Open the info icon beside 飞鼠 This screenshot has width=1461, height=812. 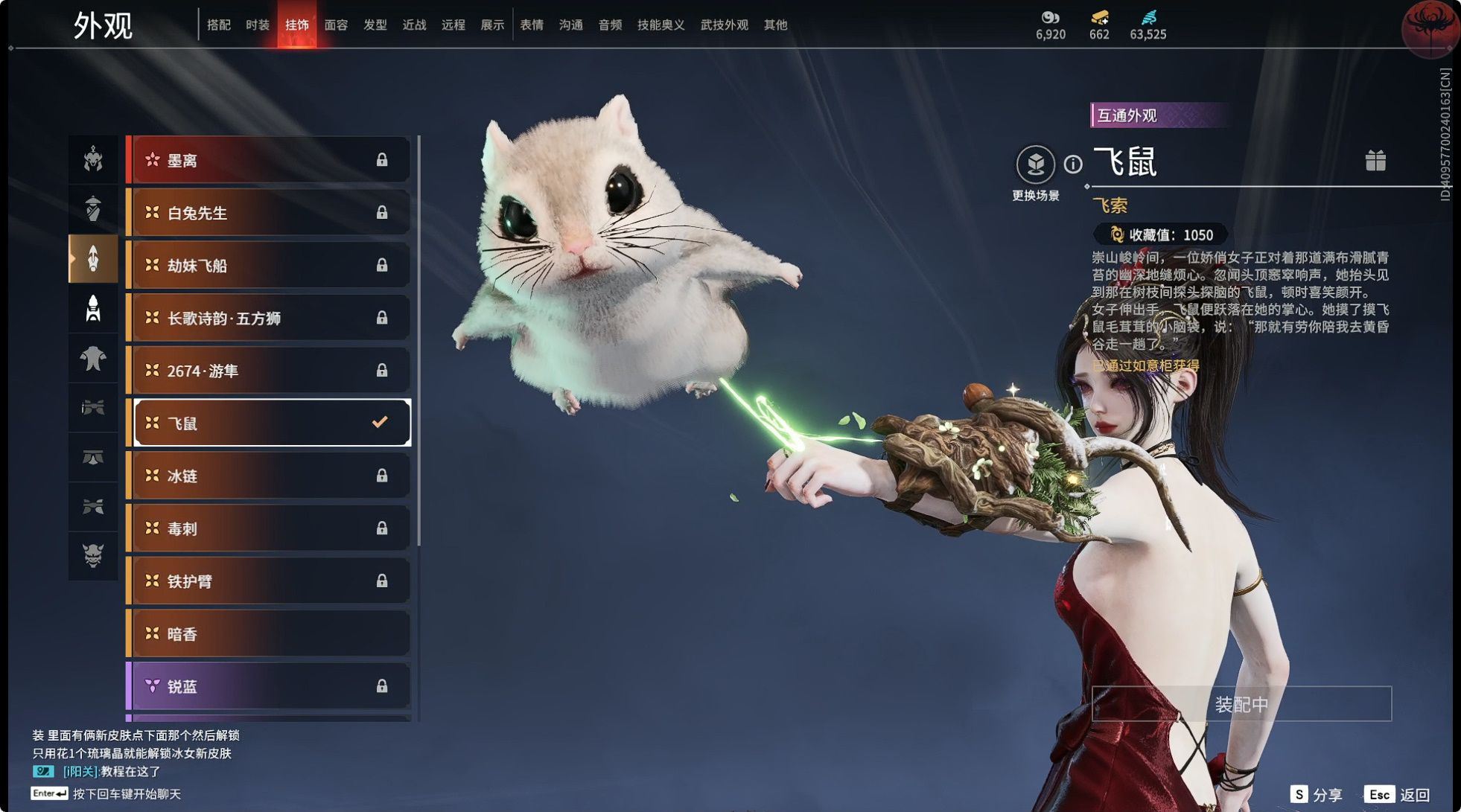(1072, 164)
